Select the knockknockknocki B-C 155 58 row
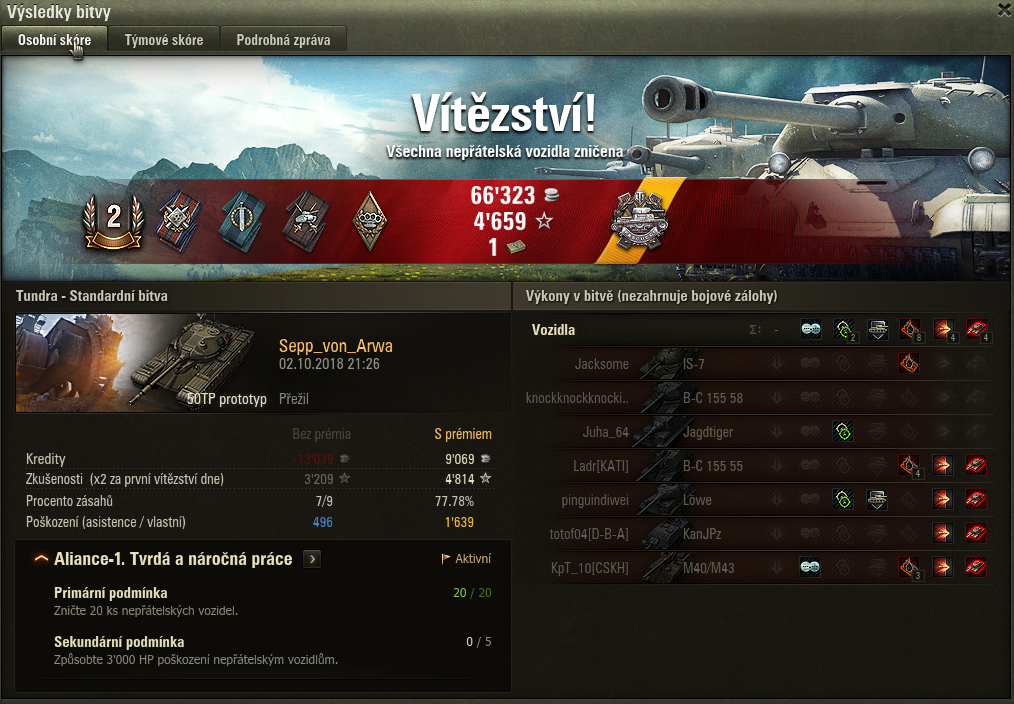This screenshot has width=1014, height=704. [760, 398]
